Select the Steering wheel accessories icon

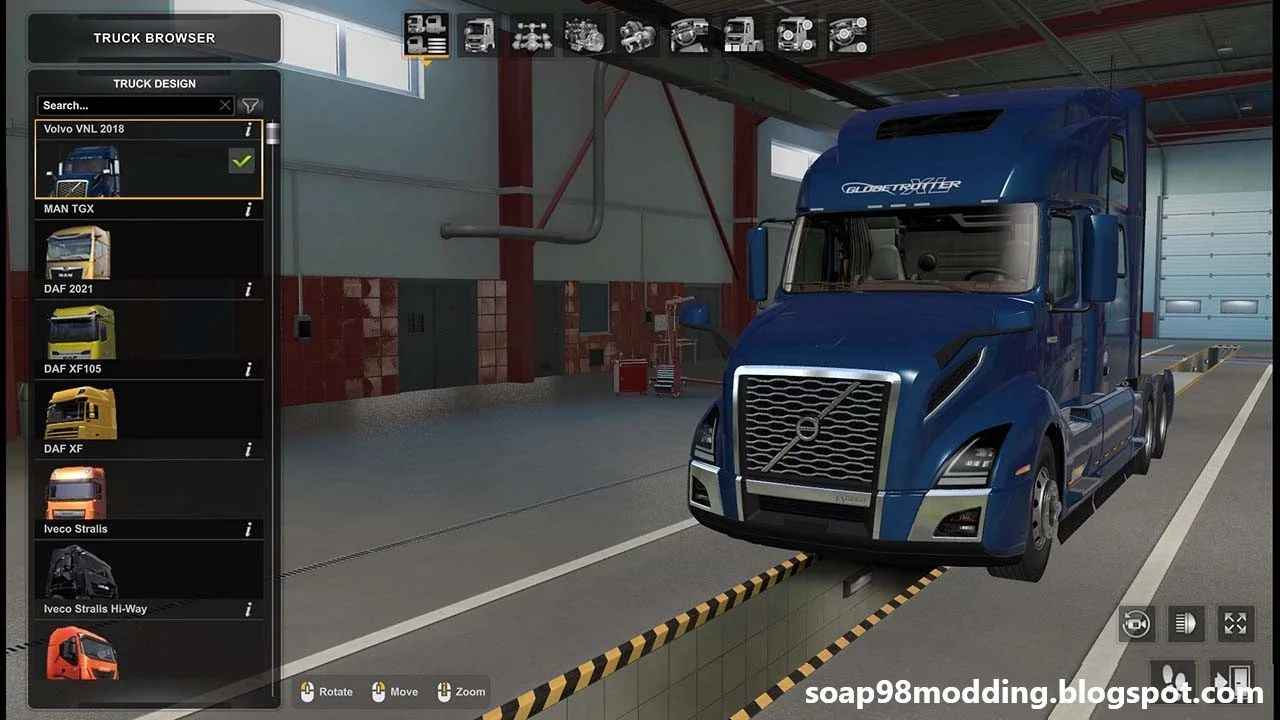click(x=848, y=35)
